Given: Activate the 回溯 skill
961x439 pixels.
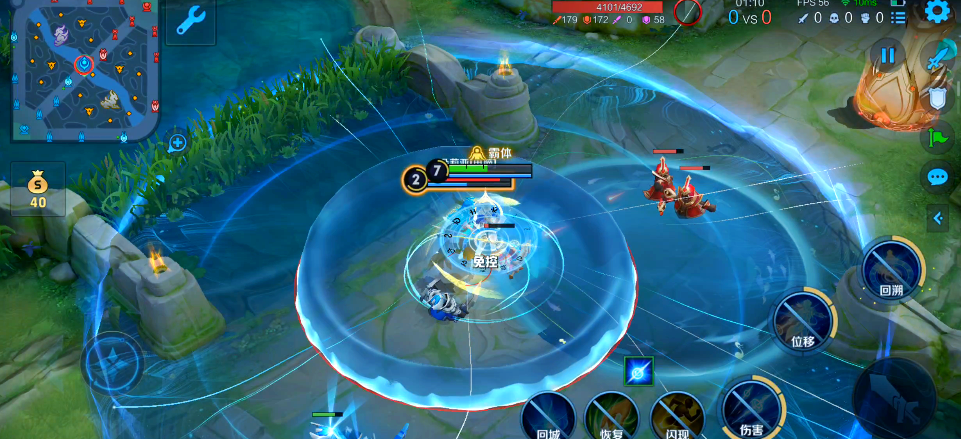Looking at the screenshot, I should 891,268.
